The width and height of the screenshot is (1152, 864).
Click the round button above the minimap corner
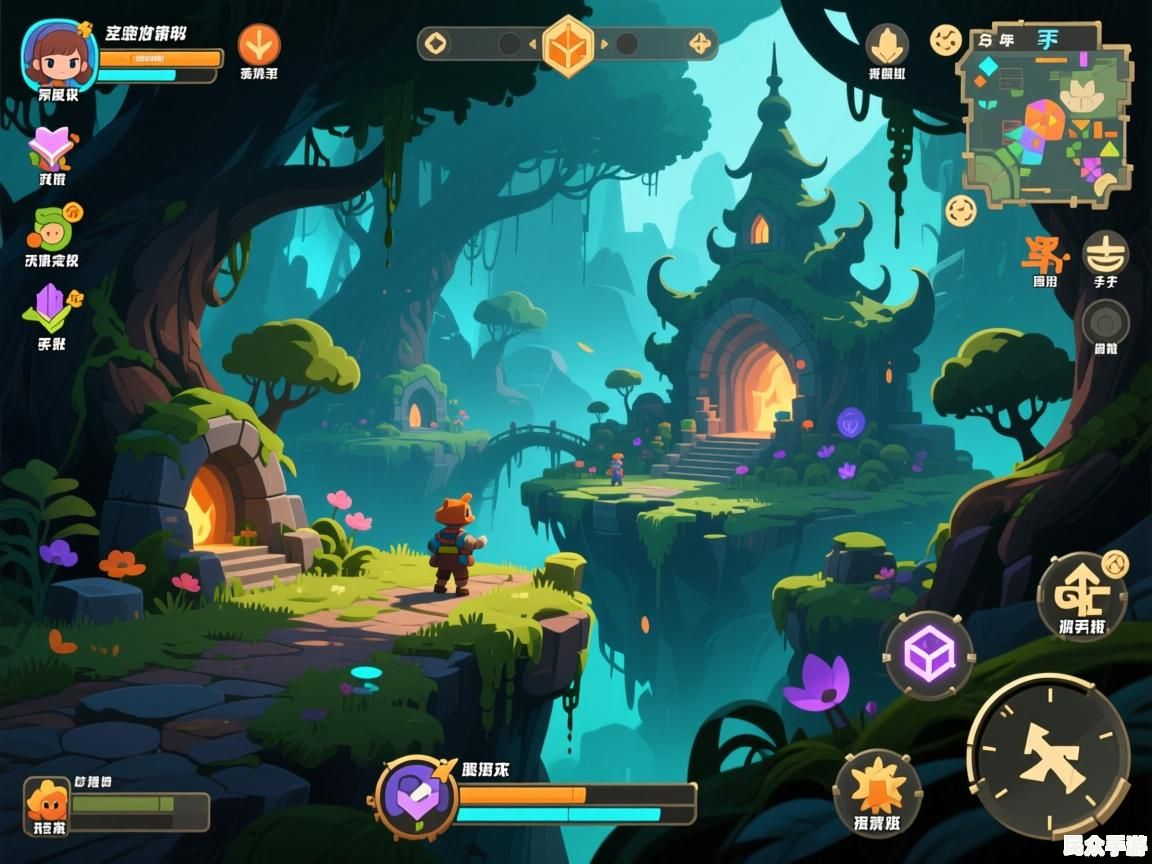pos(946,40)
